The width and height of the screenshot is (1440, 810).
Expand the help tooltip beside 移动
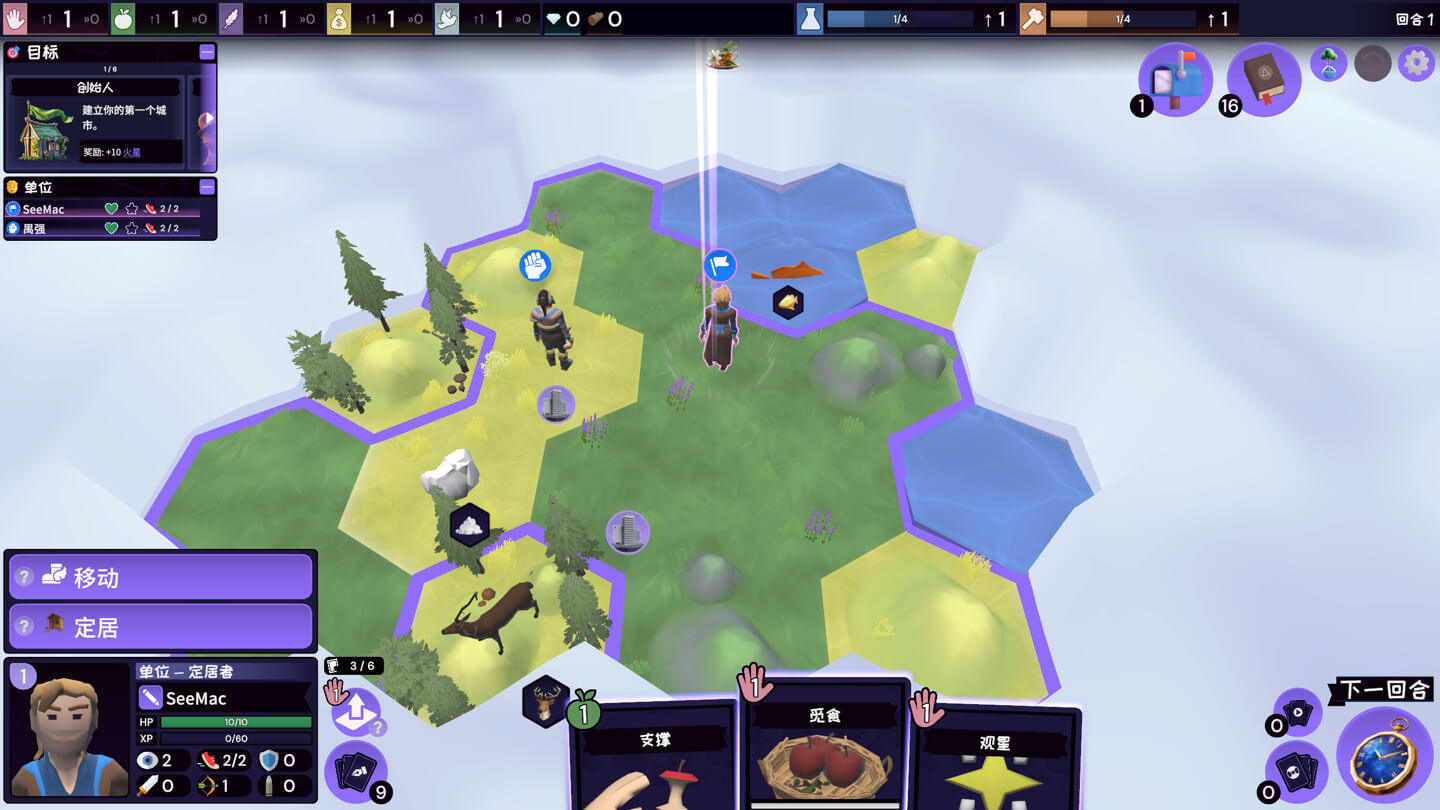[25, 575]
